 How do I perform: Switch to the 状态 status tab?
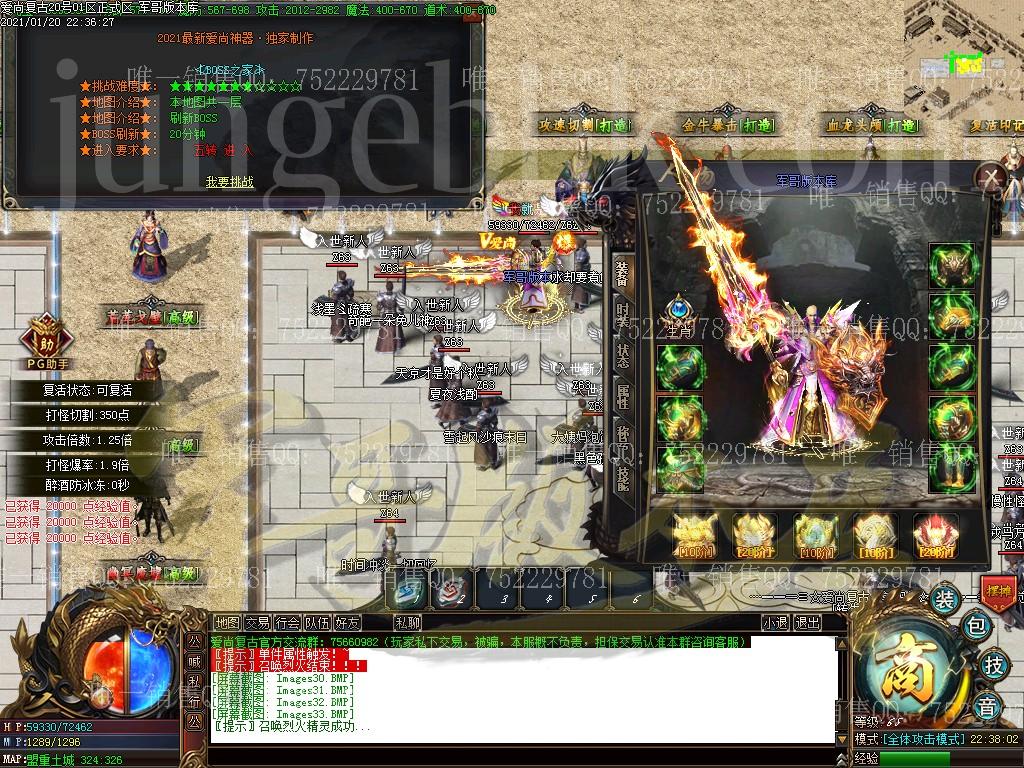622,355
